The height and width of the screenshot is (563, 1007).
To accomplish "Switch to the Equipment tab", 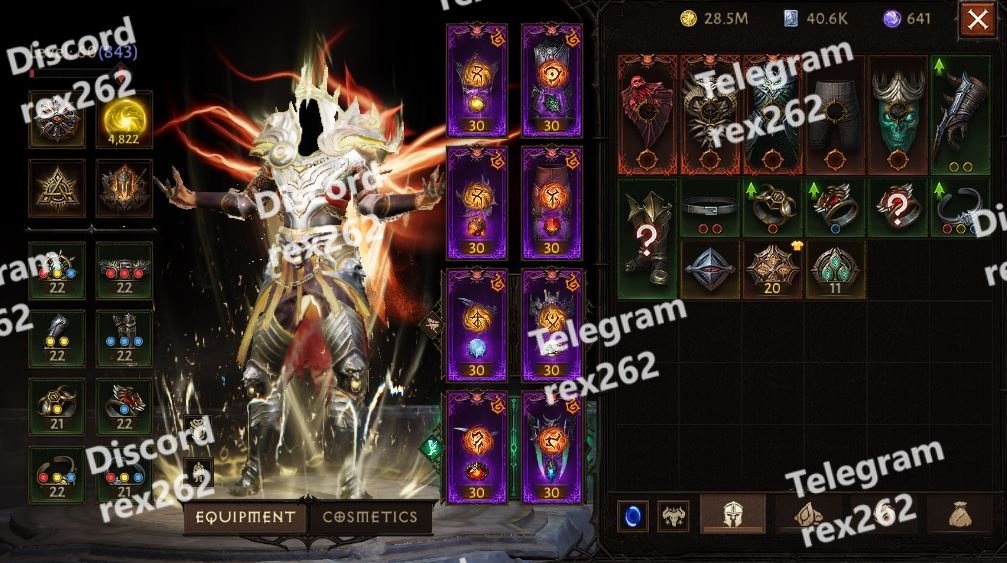I will click(x=245, y=518).
